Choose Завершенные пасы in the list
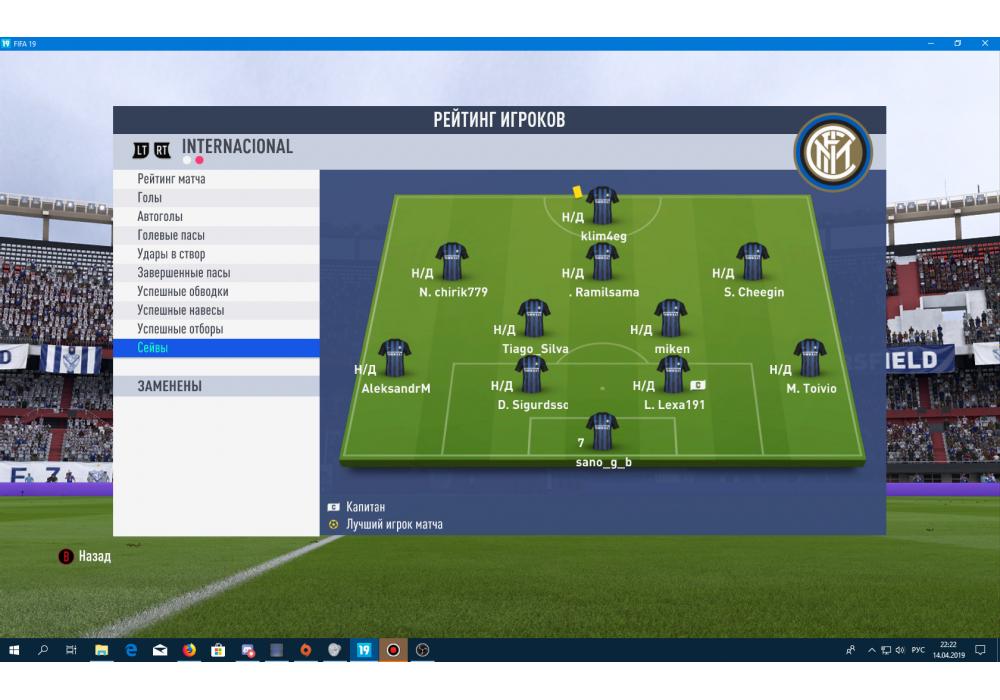This screenshot has height=700, width=1000. point(216,273)
